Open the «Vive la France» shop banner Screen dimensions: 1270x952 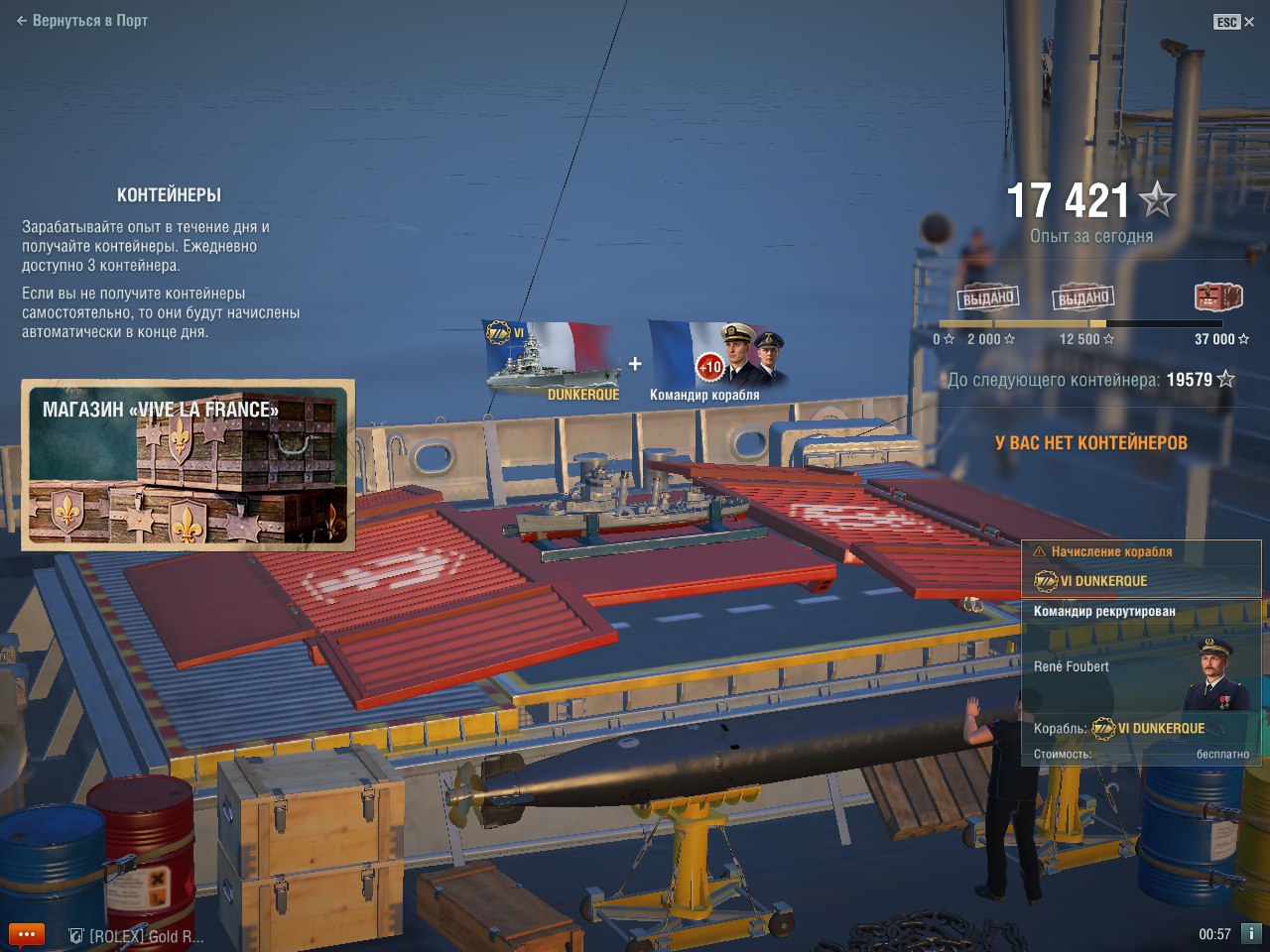(x=188, y=465)
